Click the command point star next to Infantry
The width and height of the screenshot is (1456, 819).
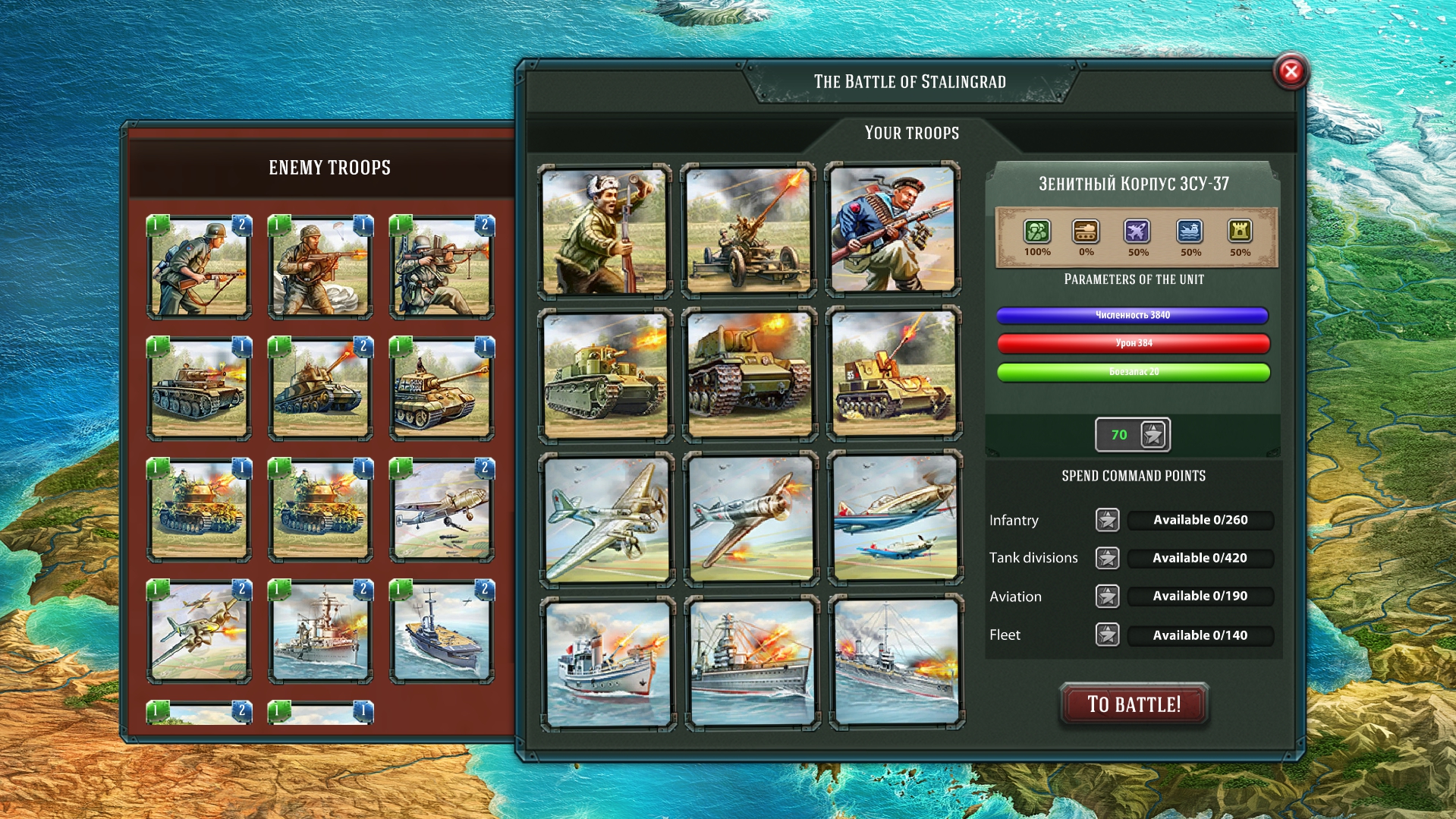tap(1108, 520)
